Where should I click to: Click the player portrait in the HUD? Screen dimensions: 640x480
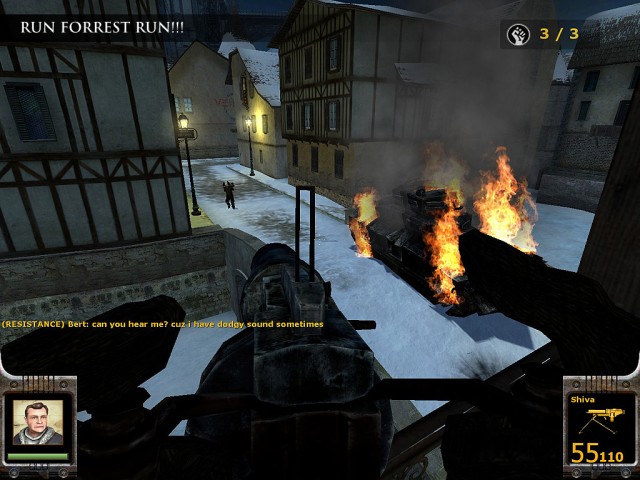pos(38,425)
